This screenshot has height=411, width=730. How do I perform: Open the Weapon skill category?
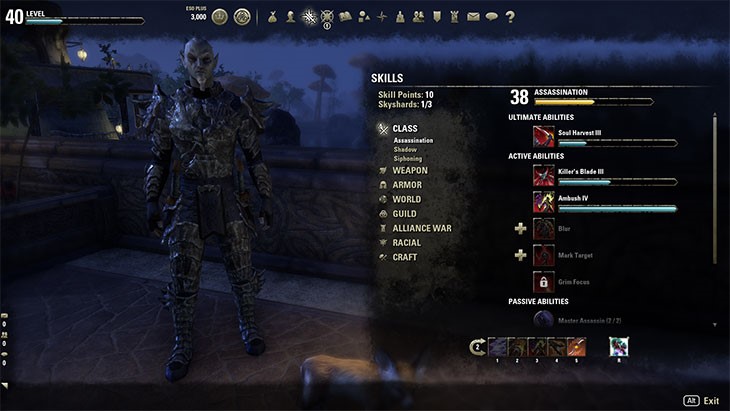(x=409, y=170)
